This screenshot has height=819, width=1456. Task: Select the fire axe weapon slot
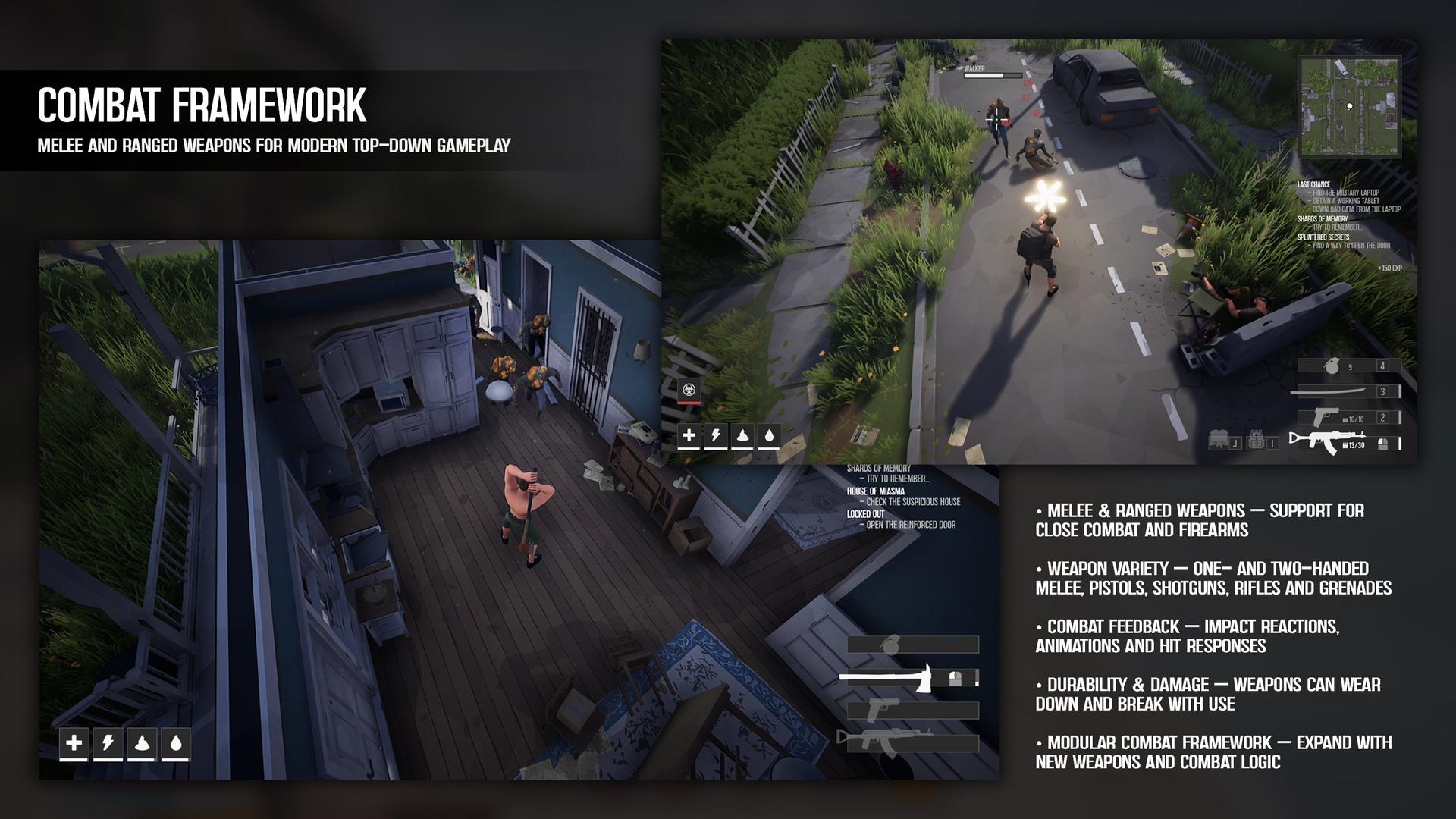pyautogui.click(x=908, y=678)
